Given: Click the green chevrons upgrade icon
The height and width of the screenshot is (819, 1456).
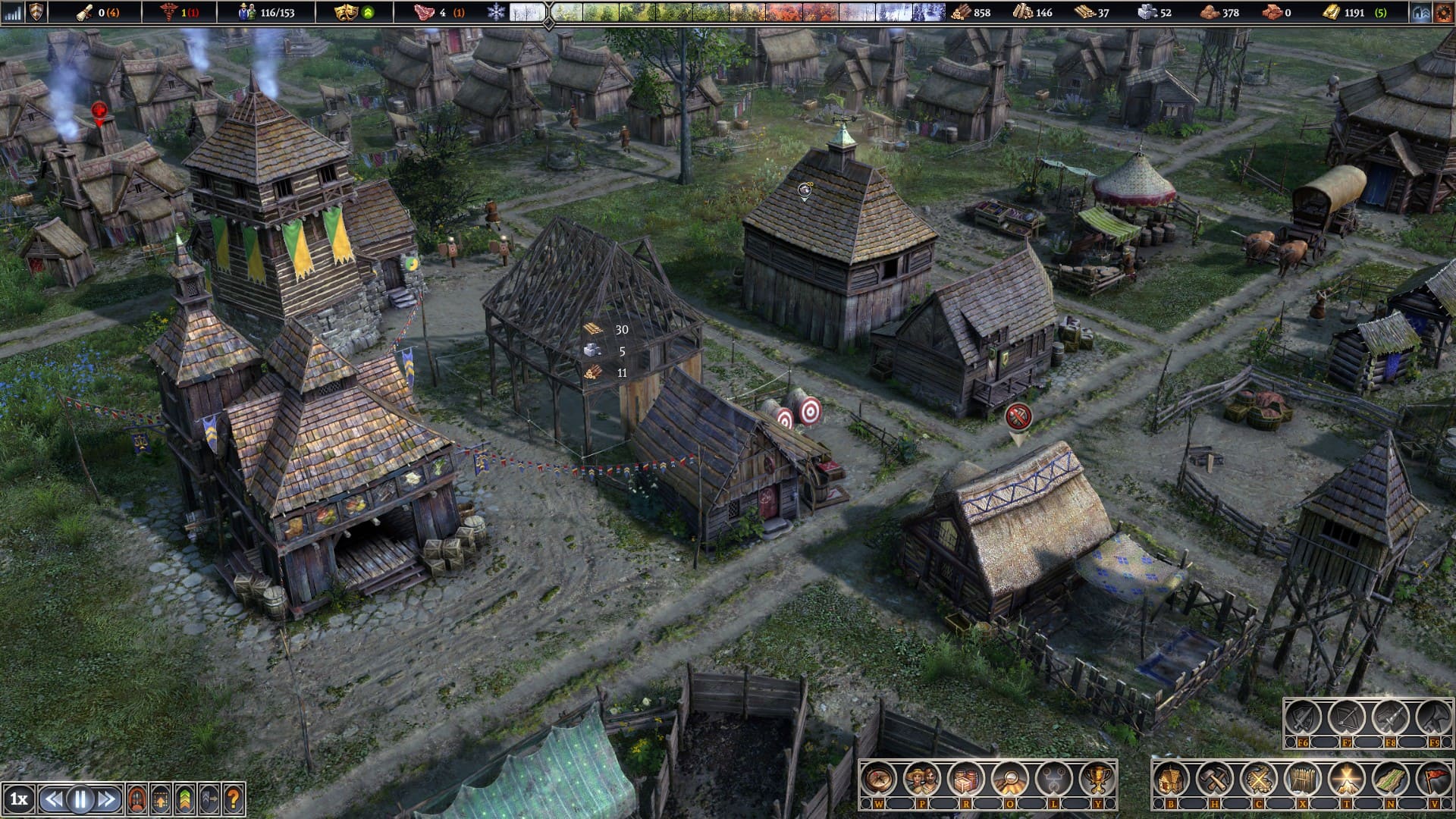Looking at the screenshot, I should [185, 799].
